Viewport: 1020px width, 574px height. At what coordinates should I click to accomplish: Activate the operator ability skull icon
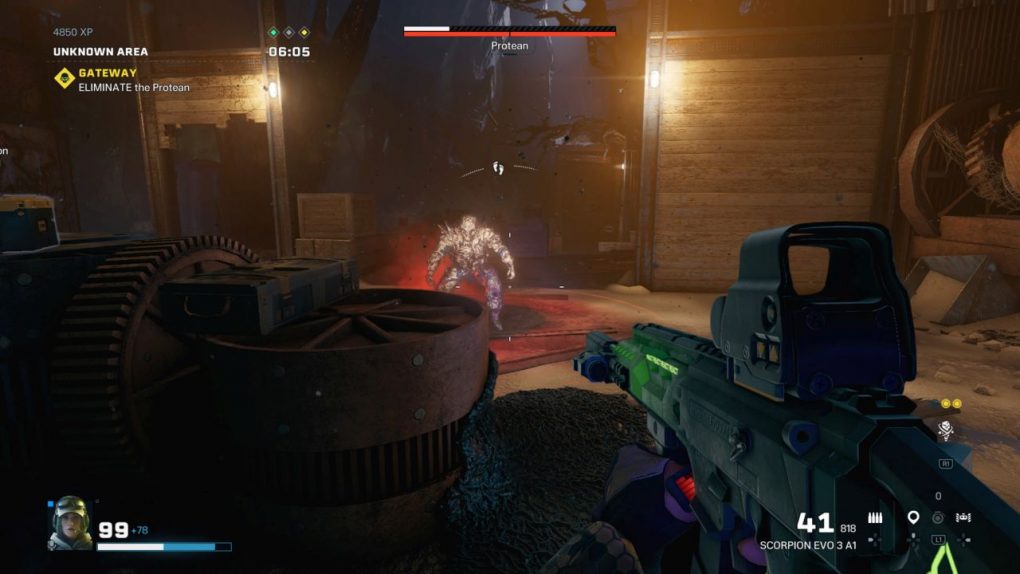[945, 430]
